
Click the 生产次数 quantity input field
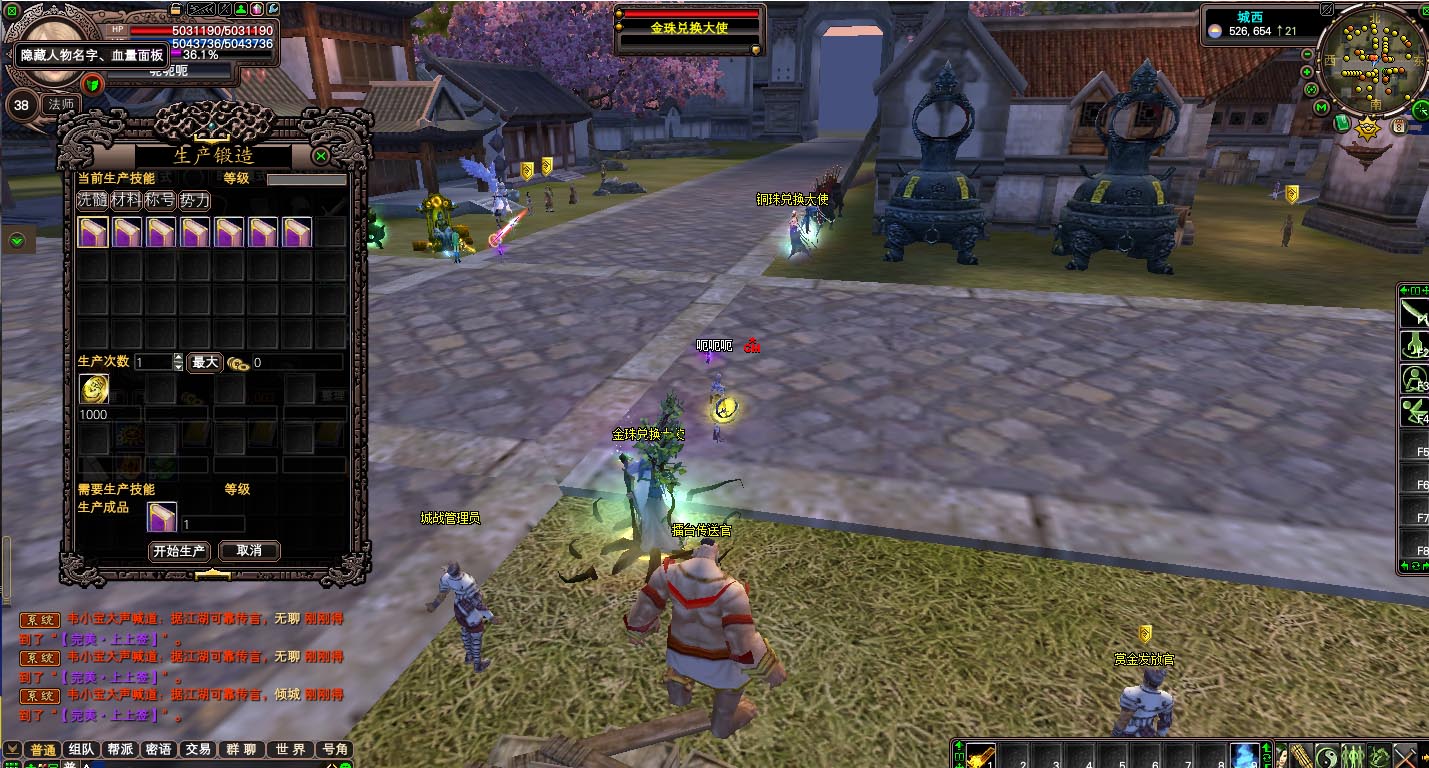pos(153,362)
